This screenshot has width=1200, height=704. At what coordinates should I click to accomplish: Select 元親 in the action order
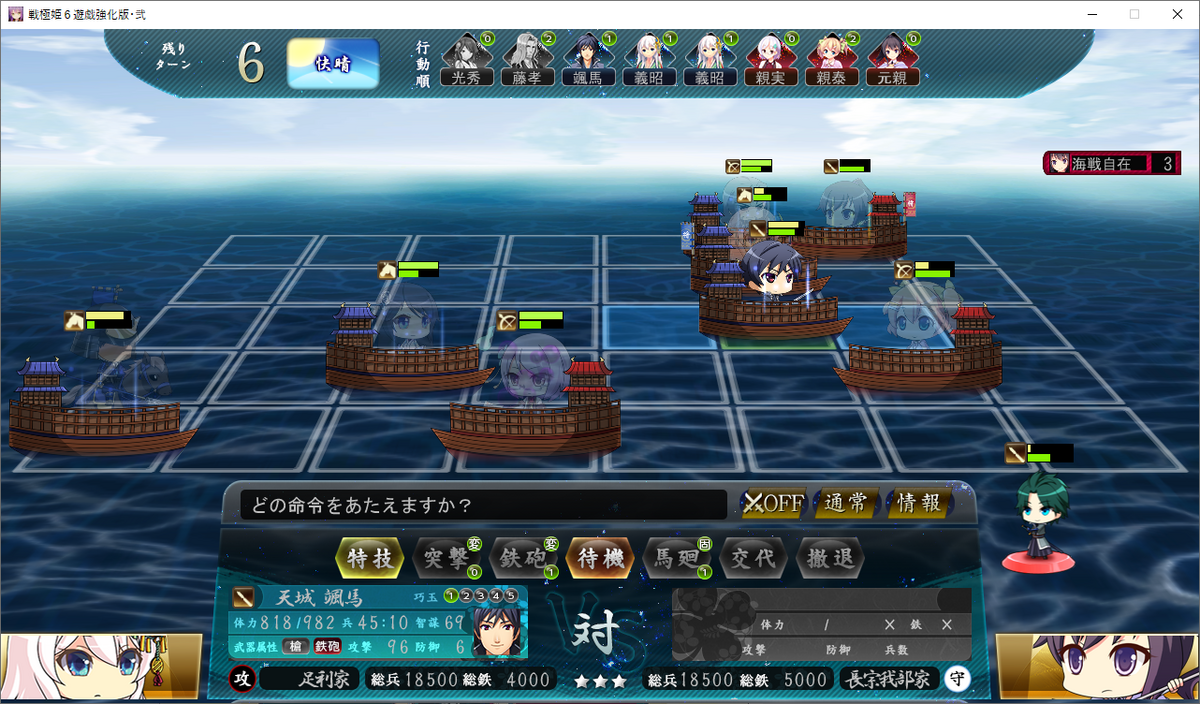tap(893, 60)
